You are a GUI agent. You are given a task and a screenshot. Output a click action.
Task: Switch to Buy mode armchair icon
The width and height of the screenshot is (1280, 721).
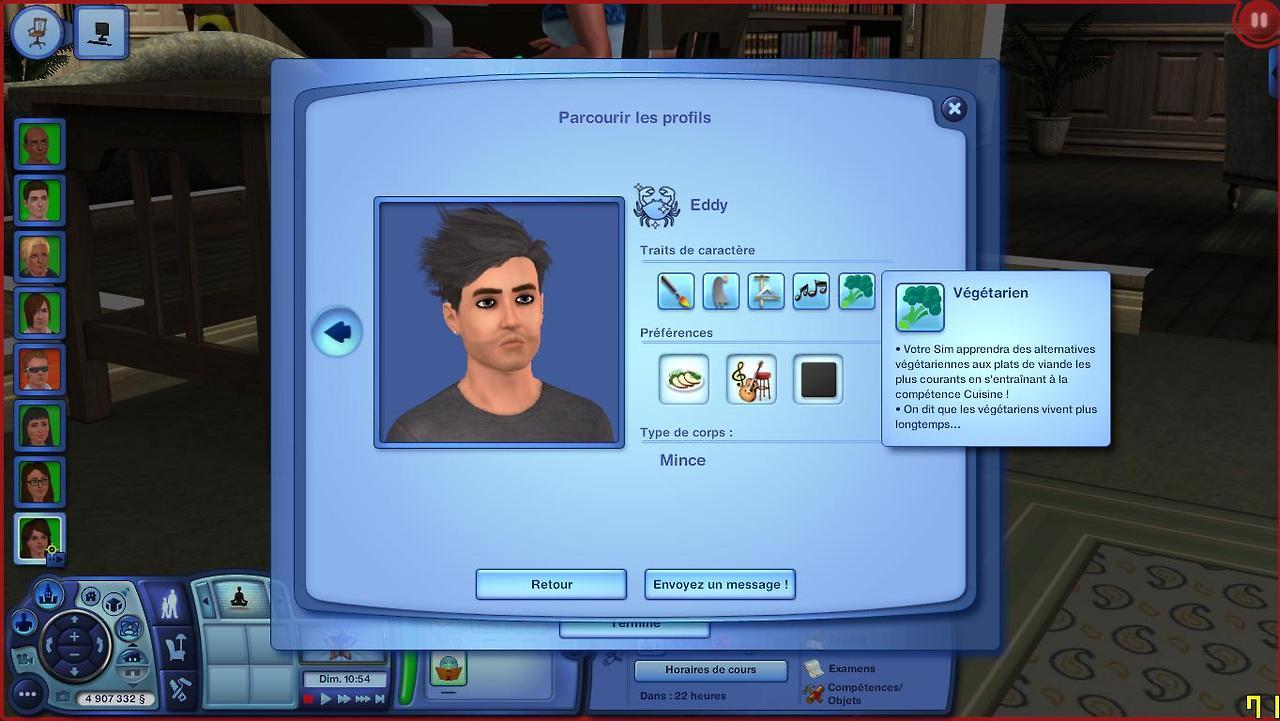click(178, 647)
